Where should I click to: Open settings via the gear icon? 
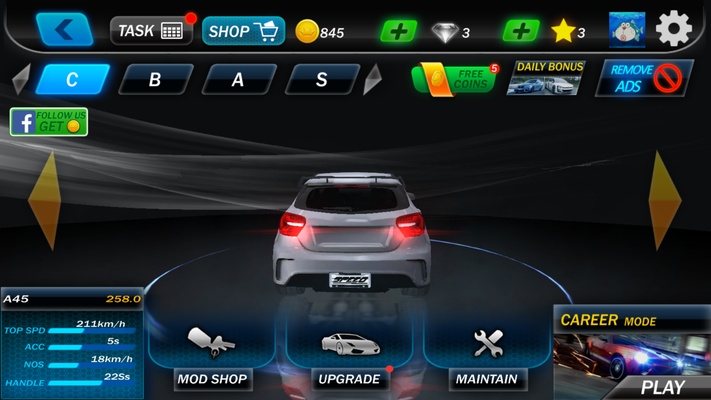tap(673, 30)
